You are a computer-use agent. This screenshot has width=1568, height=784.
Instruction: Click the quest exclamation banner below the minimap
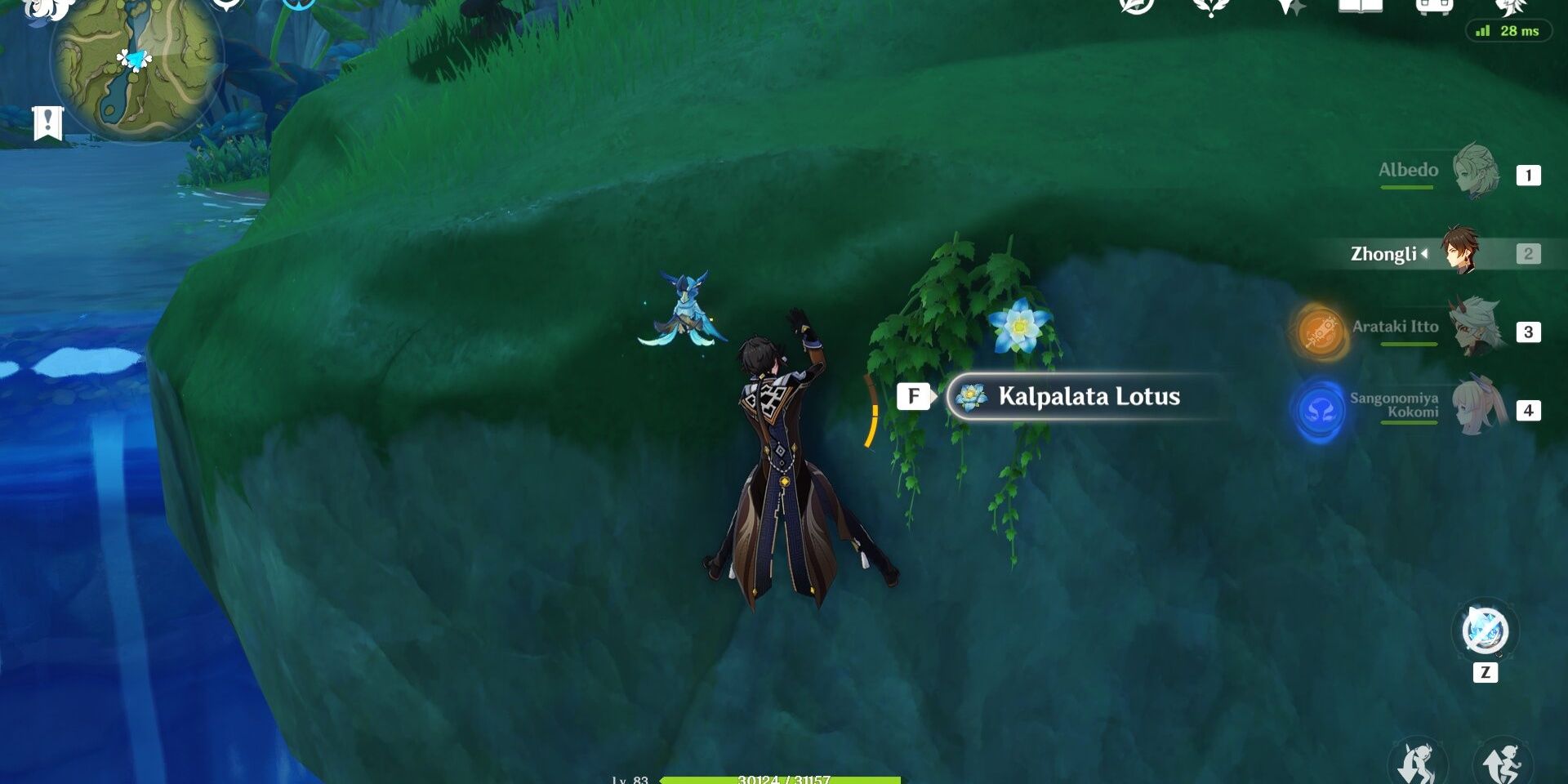(49, 122)
